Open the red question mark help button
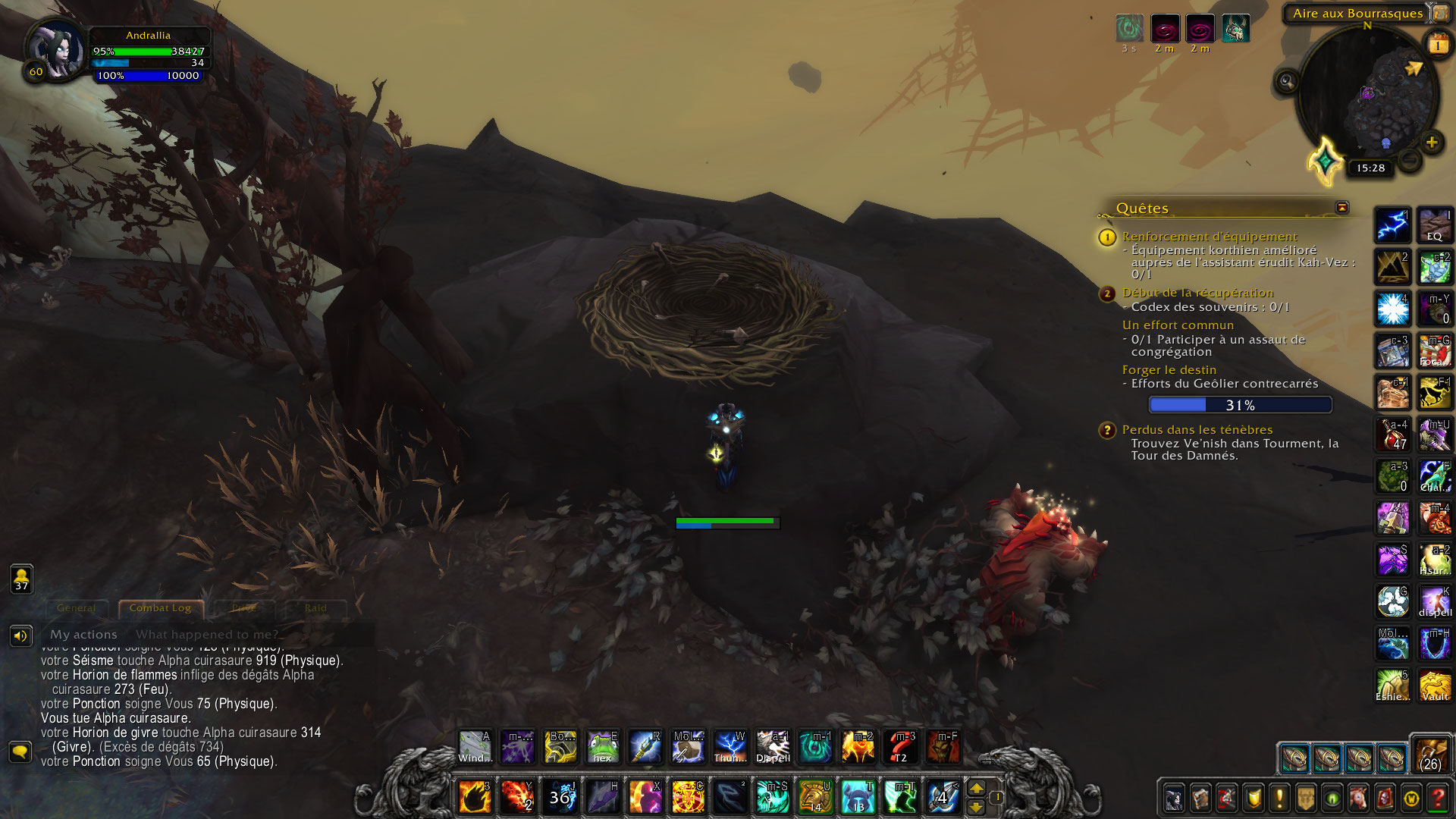 click(1437, 798)
